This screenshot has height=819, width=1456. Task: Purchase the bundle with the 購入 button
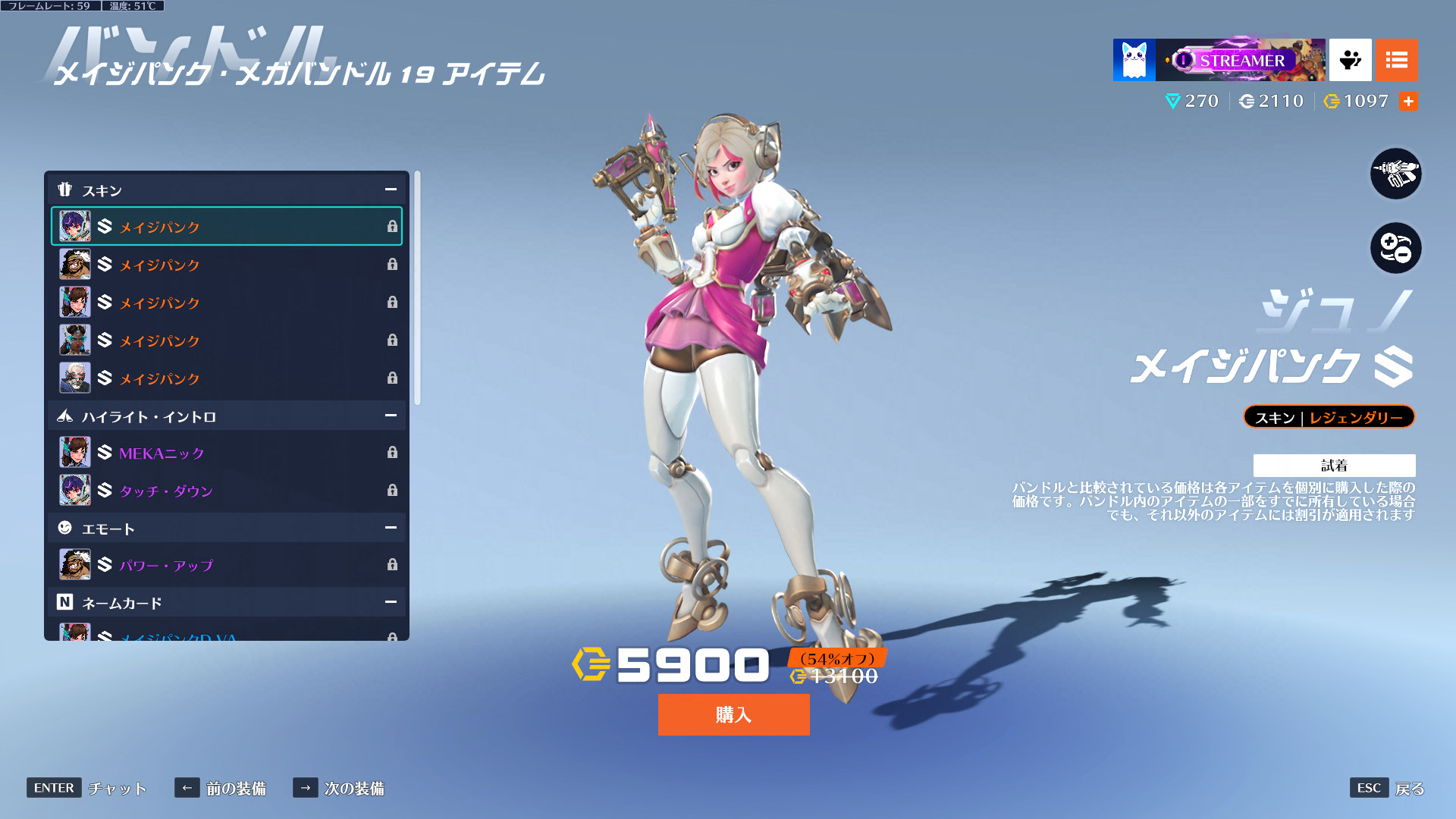coord(733,714)
